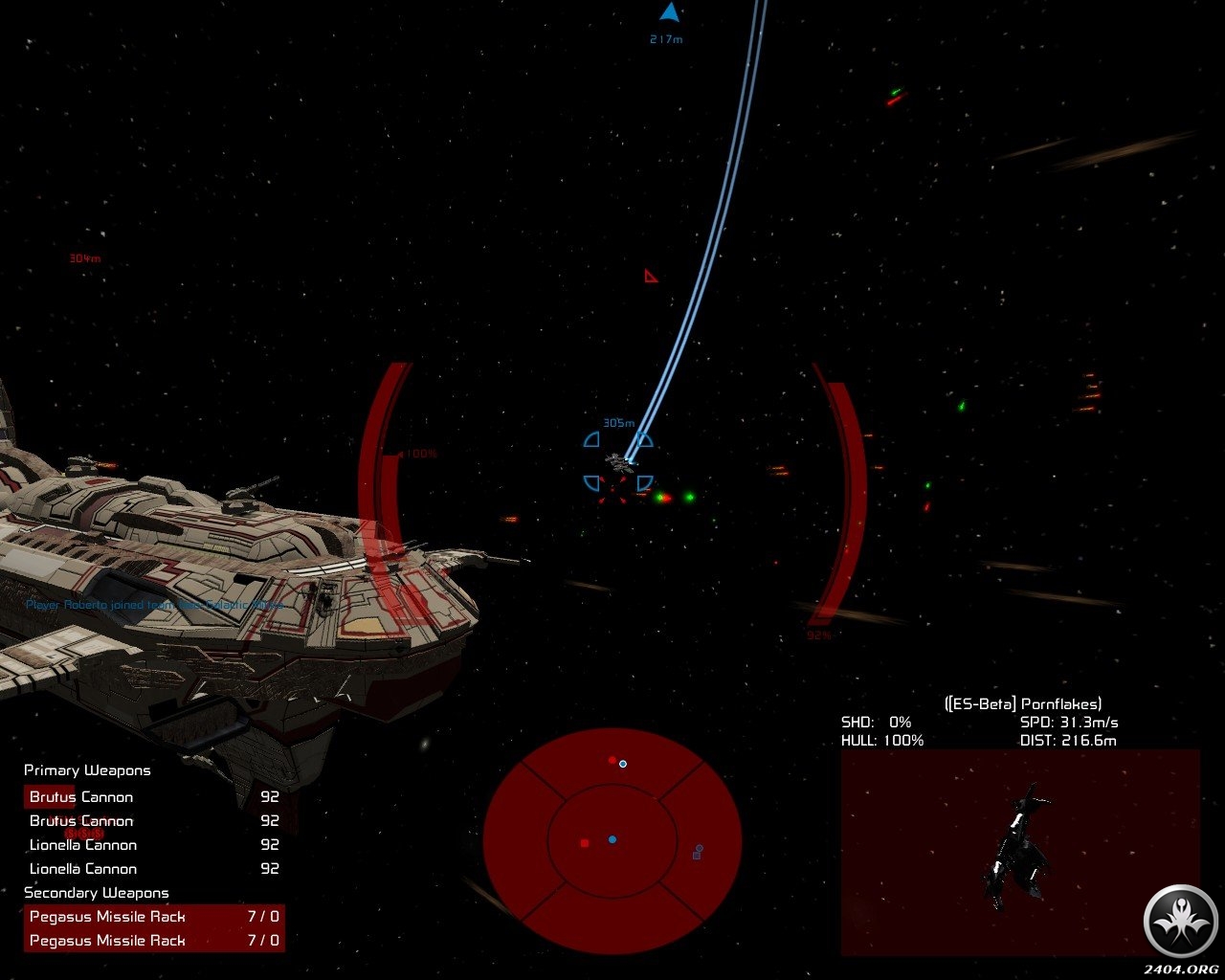Select the highlighted Brutus Cannon weapon entry

(80, 797)
